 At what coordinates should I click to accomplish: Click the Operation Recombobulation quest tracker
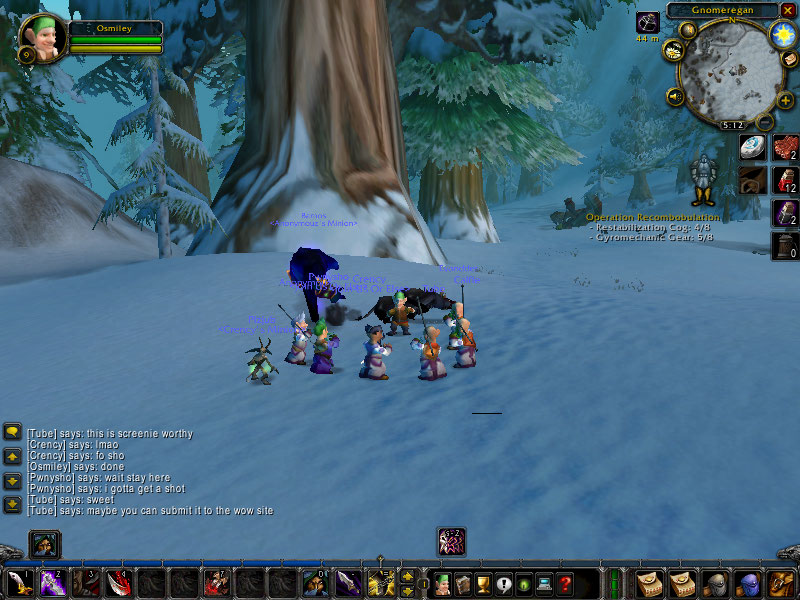652,217
